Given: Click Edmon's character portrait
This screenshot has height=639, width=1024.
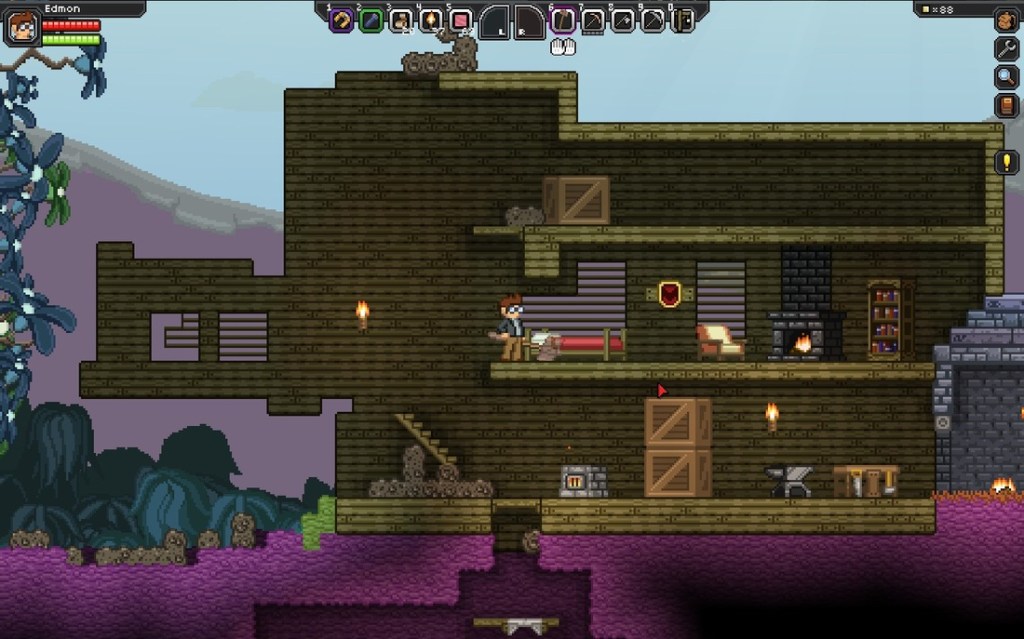Looking at the screenshot, I should click(21, 27).
